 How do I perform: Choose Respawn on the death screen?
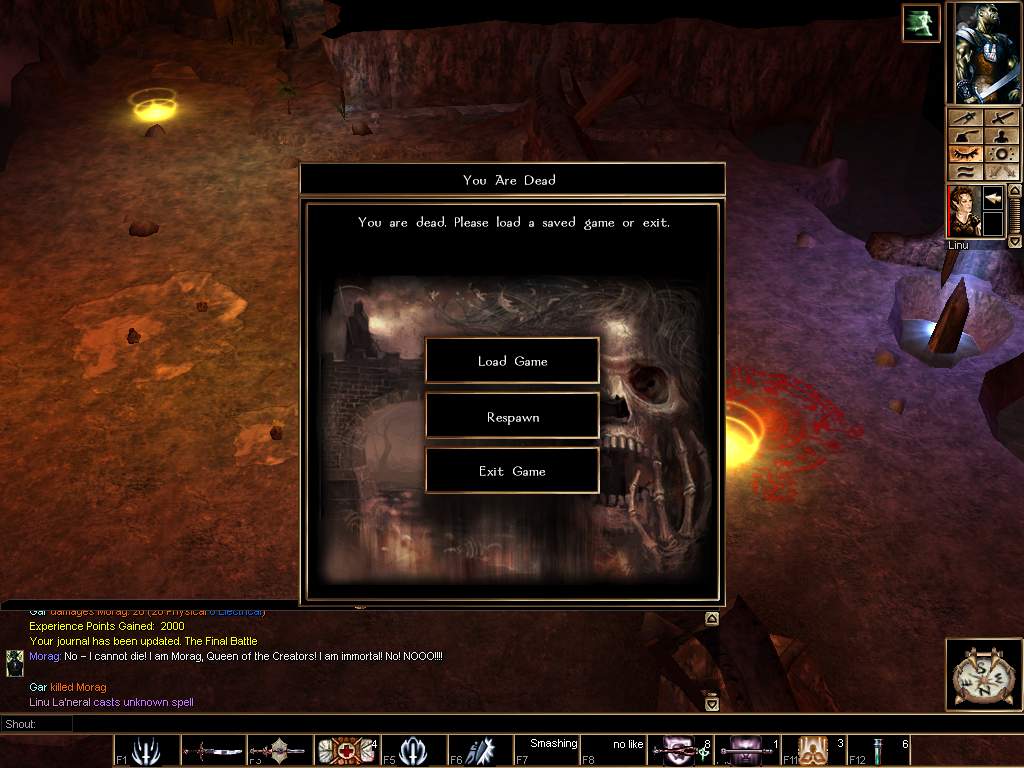512,417
